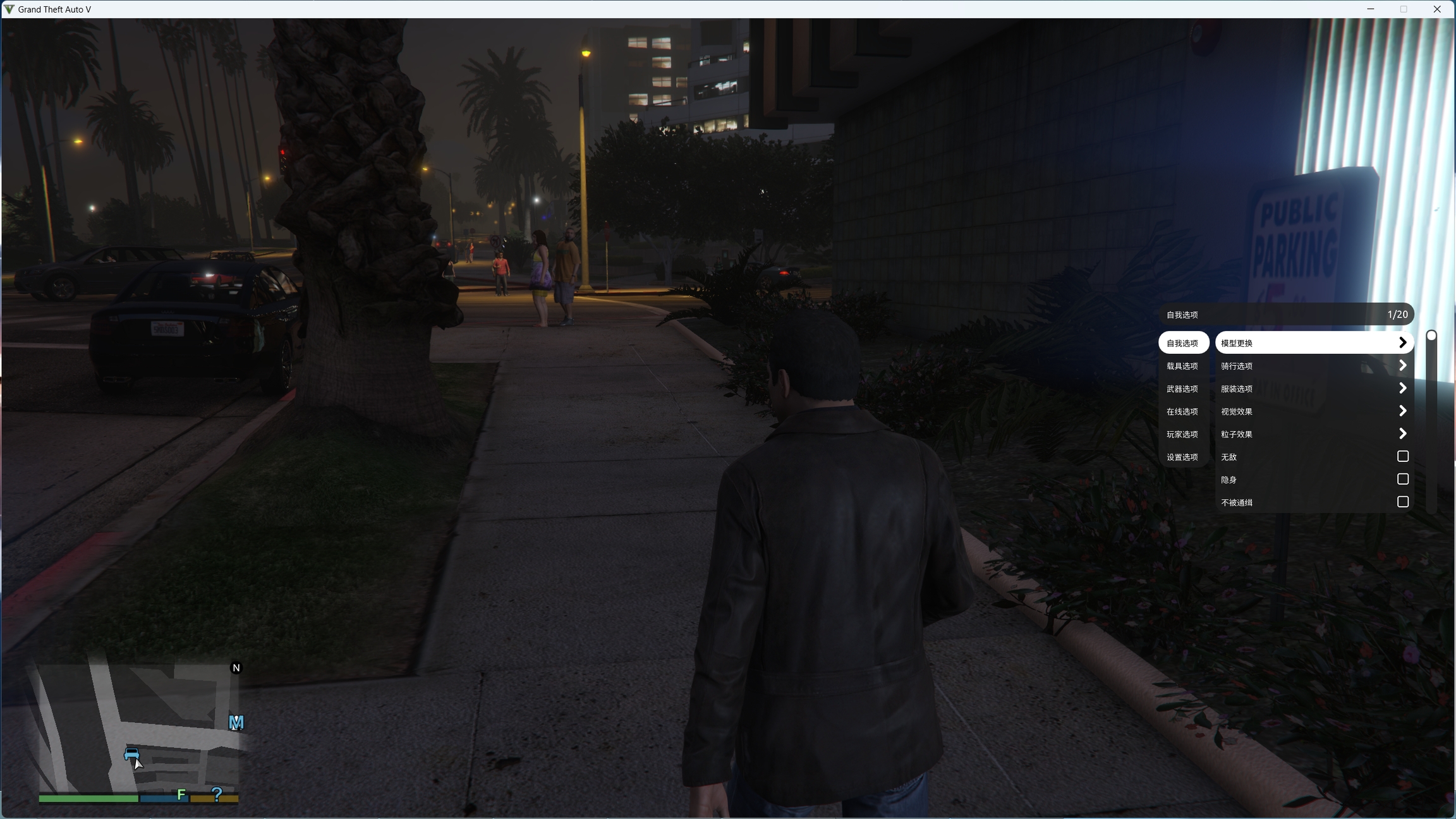Viewport: 1456px width, 819px height.
Task: Open the 服装选项 submenu
Action: tap(1313, 389)
